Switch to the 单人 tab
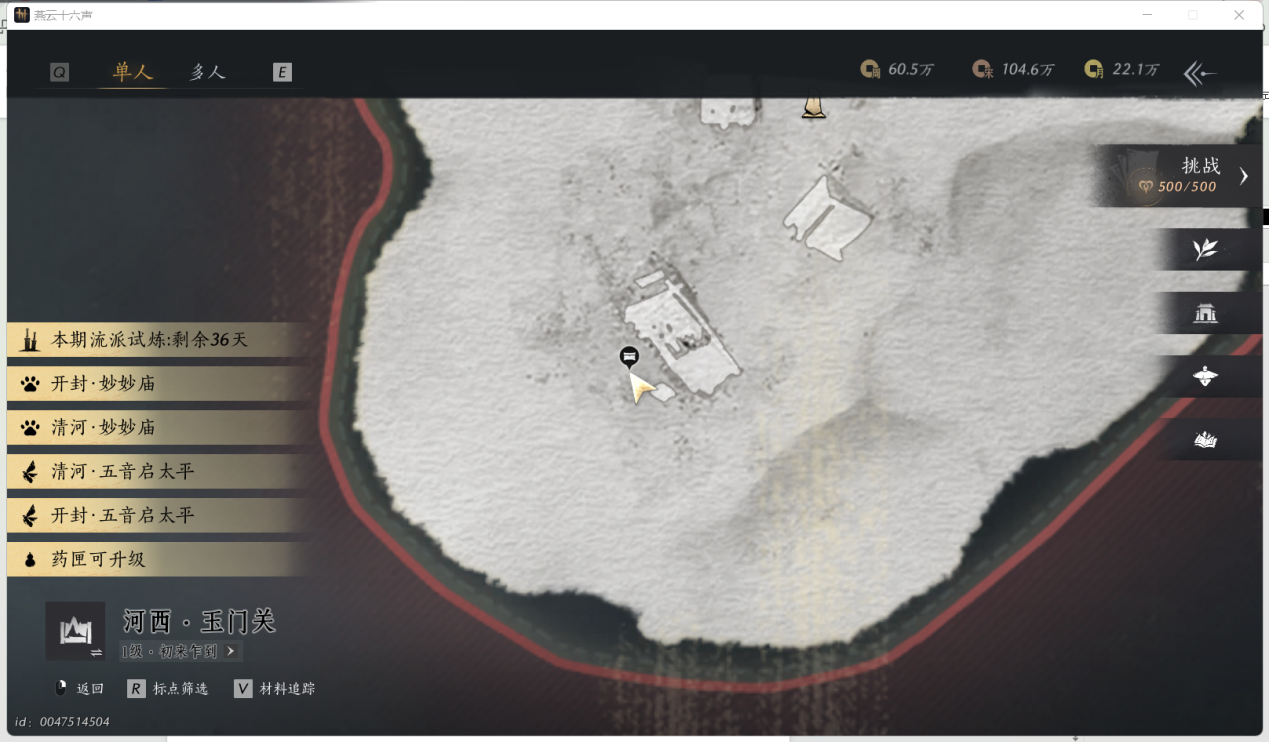This screenshot has width=1269, height=742. 132,72
